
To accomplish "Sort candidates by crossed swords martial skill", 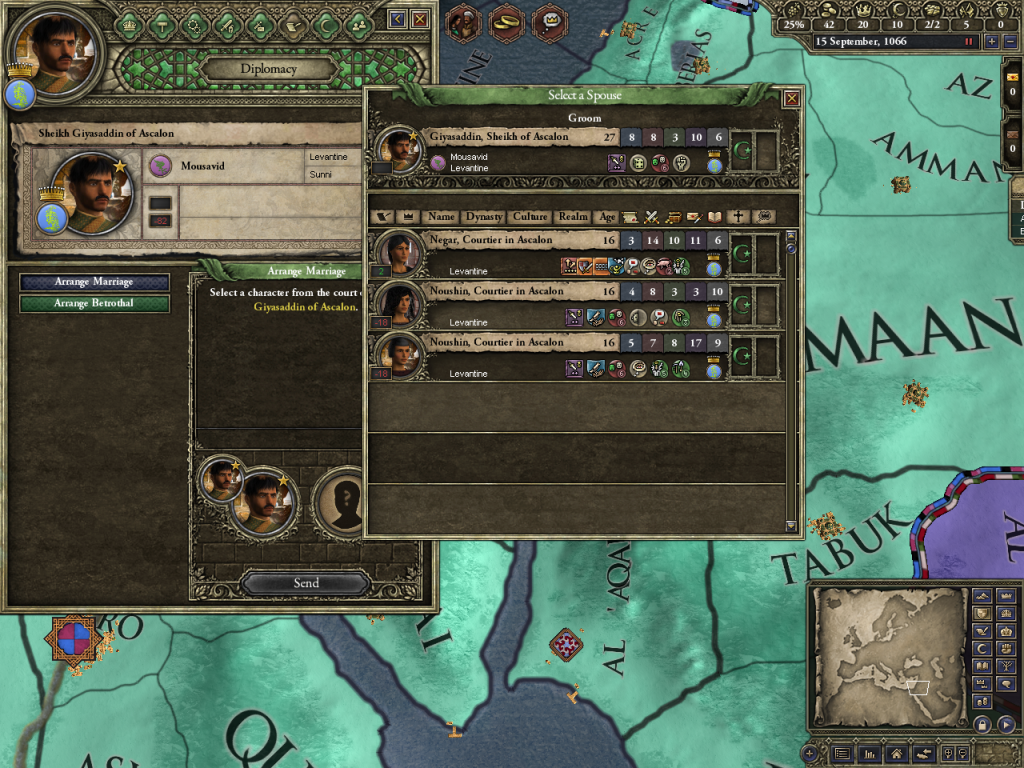I will point(652,216).
